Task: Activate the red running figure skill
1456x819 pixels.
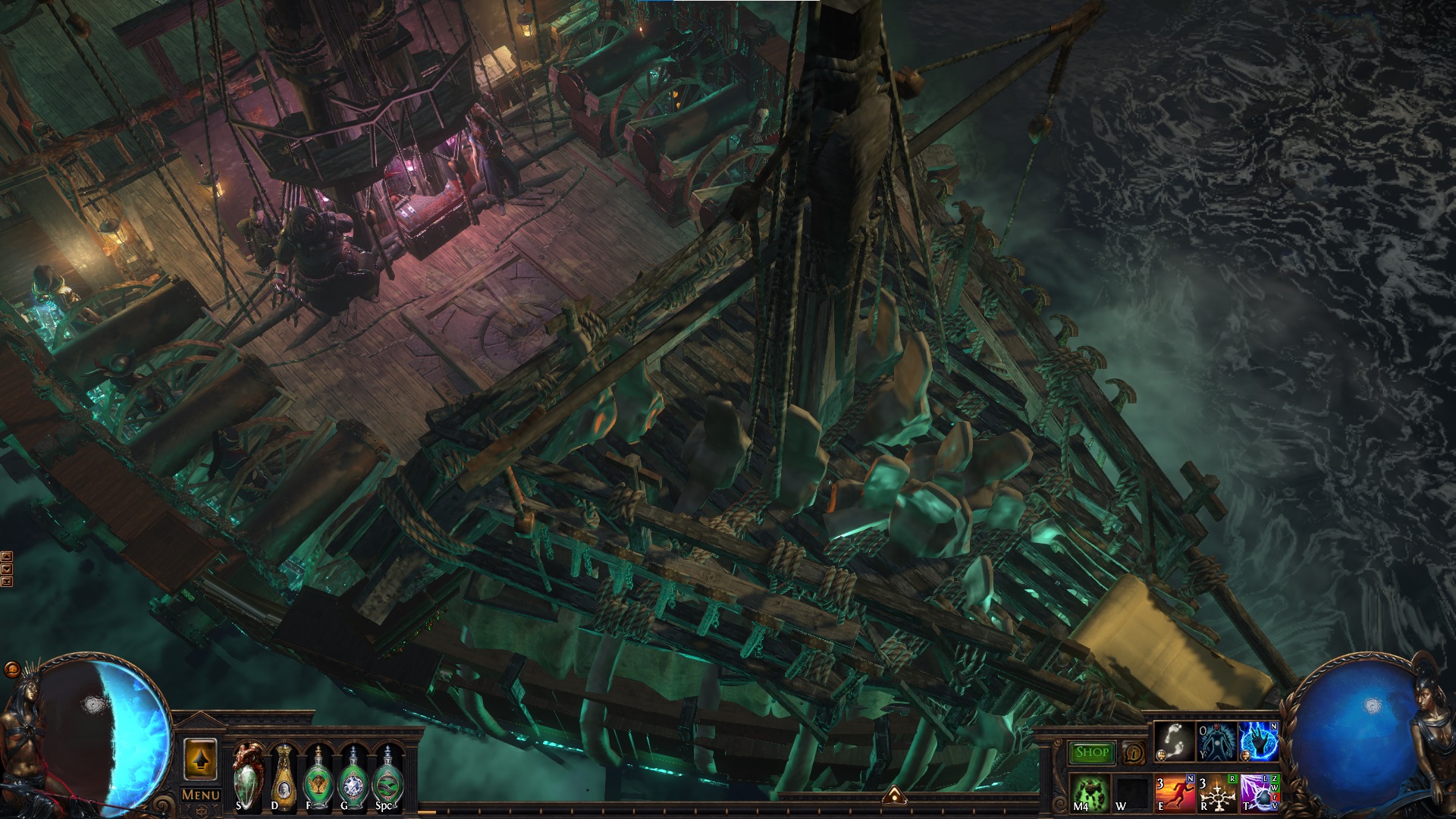Action: click(x=1175, y=792)
